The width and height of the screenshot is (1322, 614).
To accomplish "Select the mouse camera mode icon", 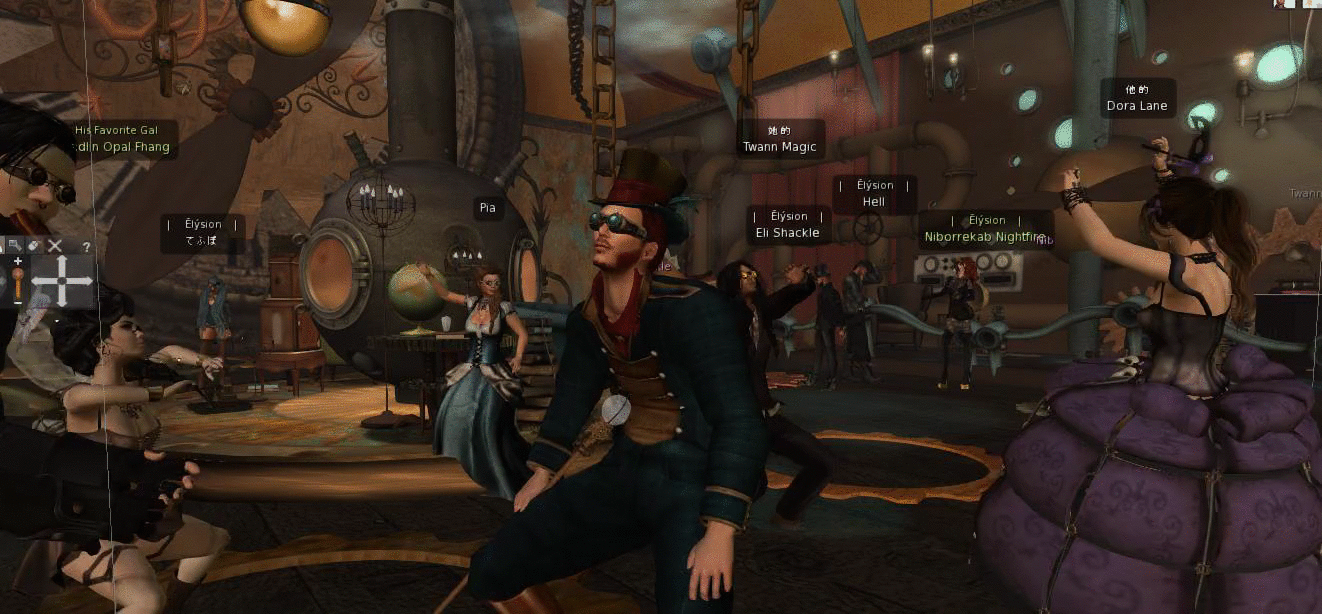I will tap(35, 245).
